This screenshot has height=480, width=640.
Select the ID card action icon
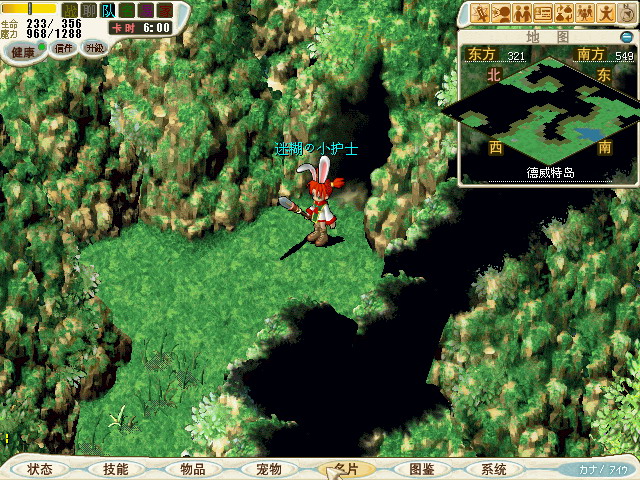543,13
